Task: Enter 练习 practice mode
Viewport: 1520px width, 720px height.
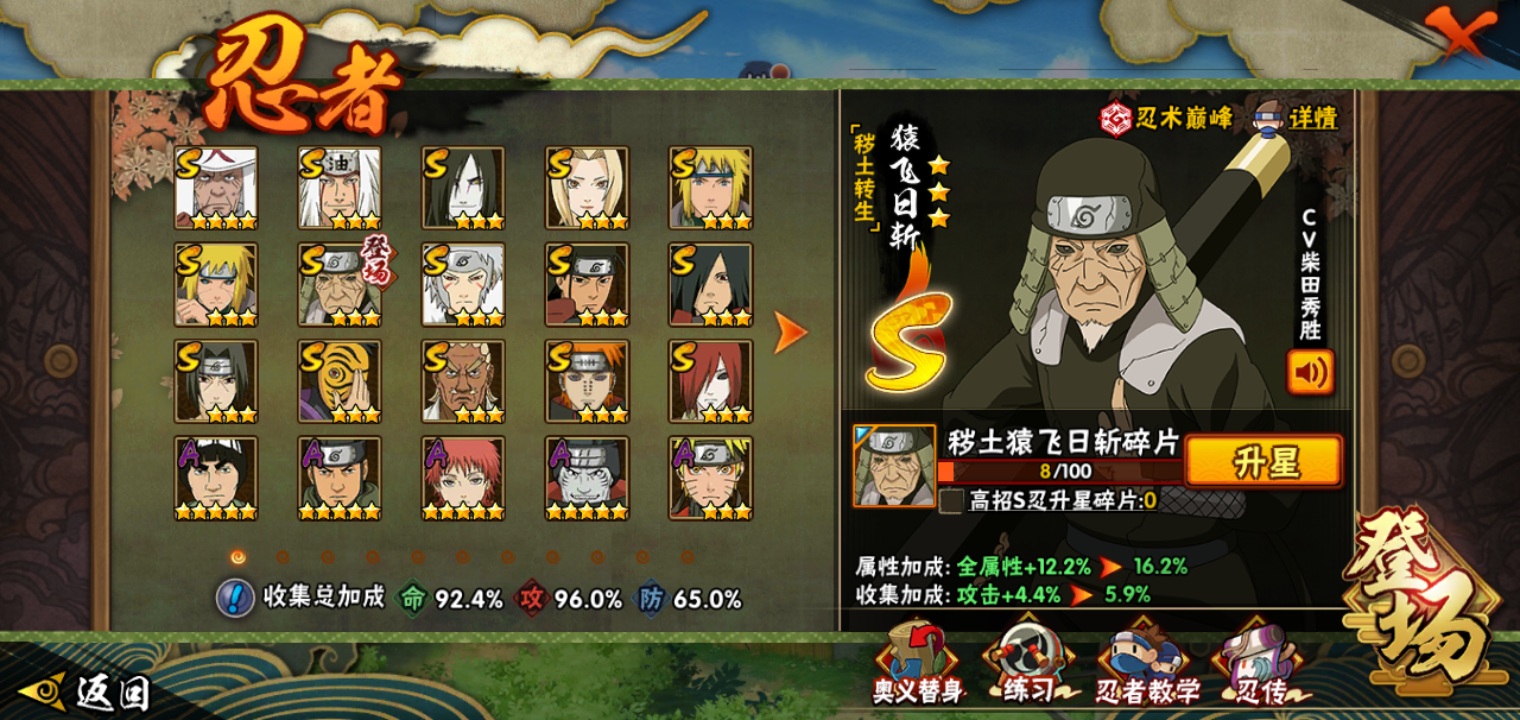Action: pyautogui.click(x=1028, y=662)
